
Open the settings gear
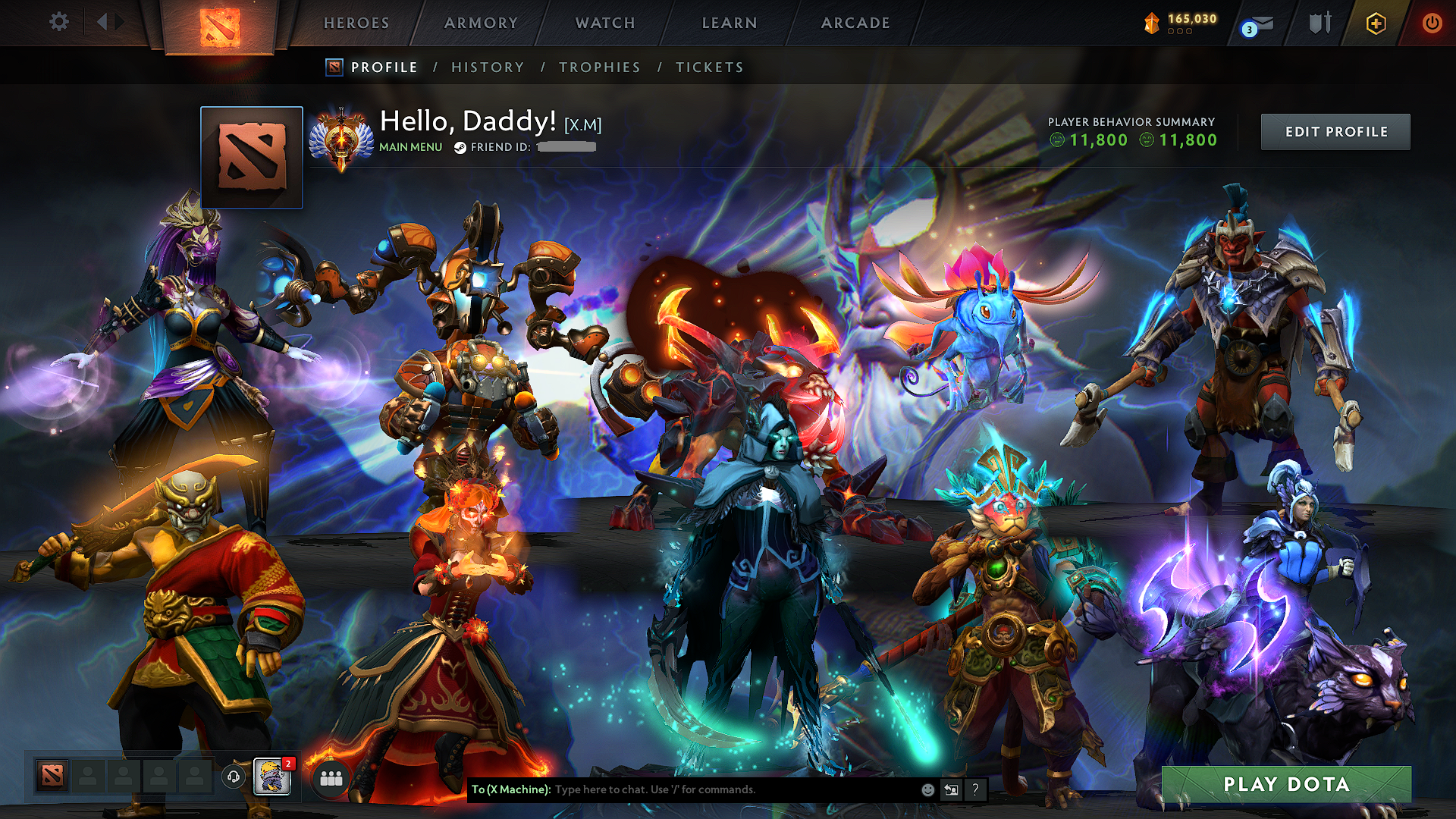[x=58, y=21]
